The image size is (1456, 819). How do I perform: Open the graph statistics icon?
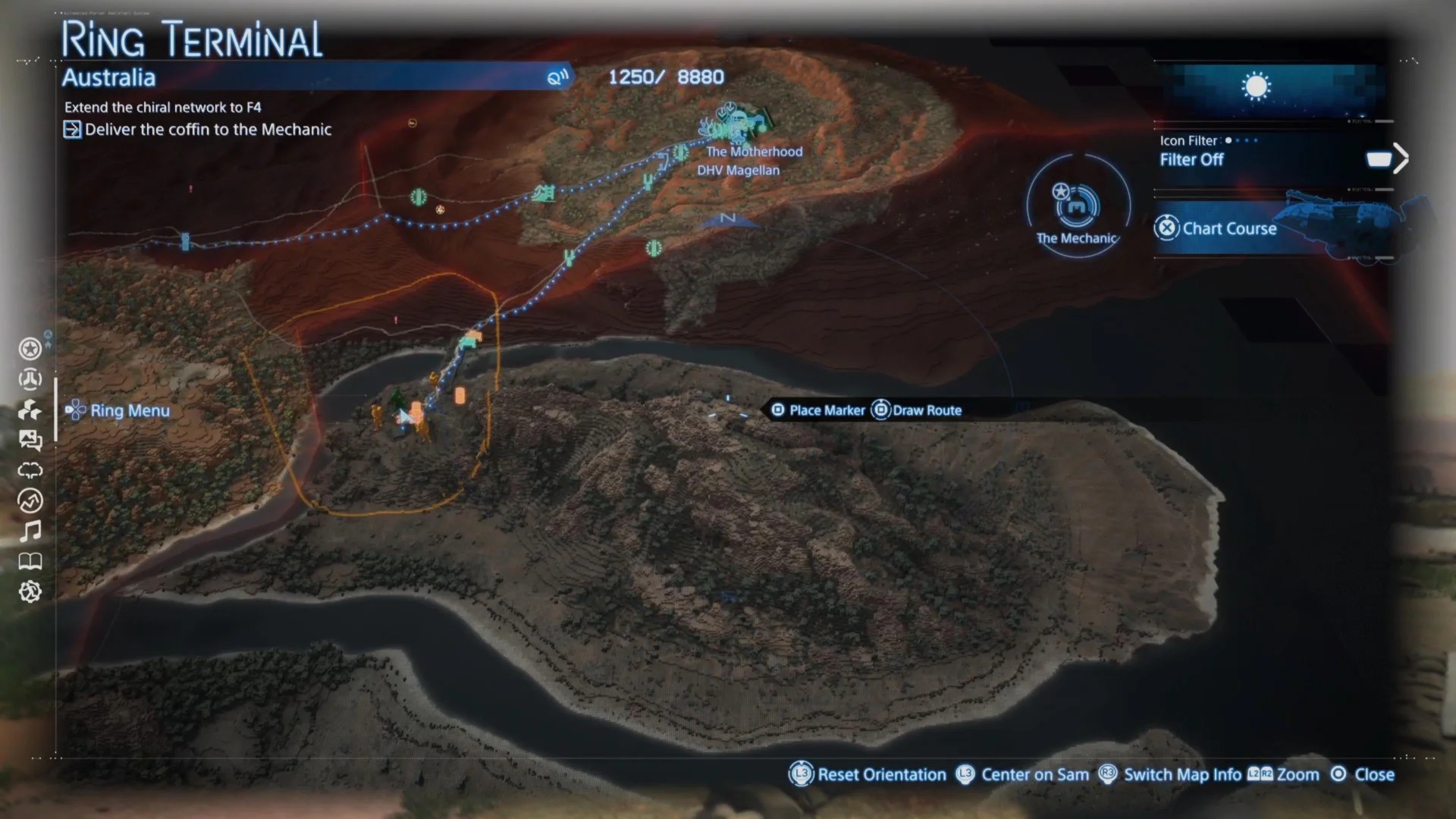click(30, 500)
